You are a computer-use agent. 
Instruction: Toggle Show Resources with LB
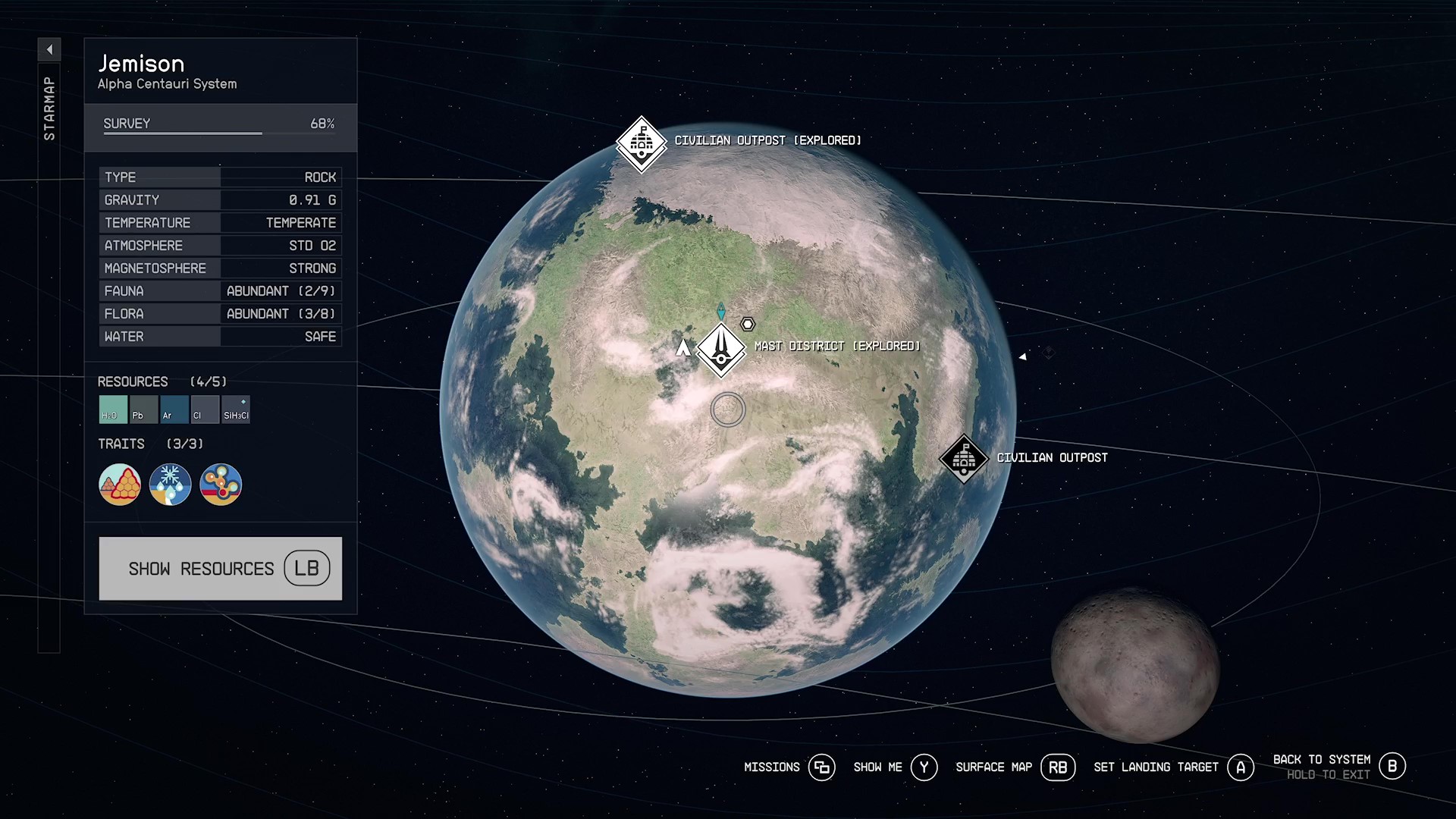tap(220, 568)
